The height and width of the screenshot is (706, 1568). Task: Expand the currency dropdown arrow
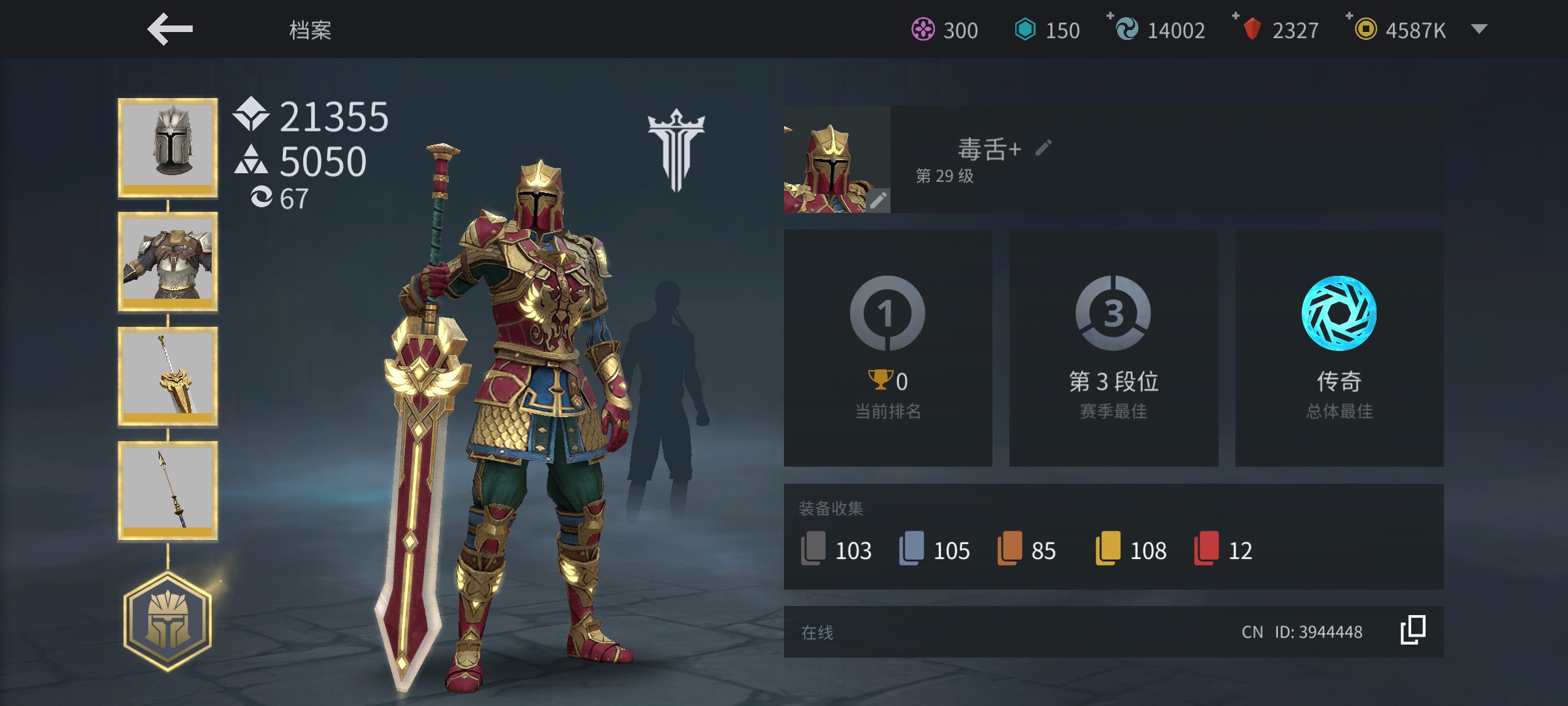pos(1479,29)
